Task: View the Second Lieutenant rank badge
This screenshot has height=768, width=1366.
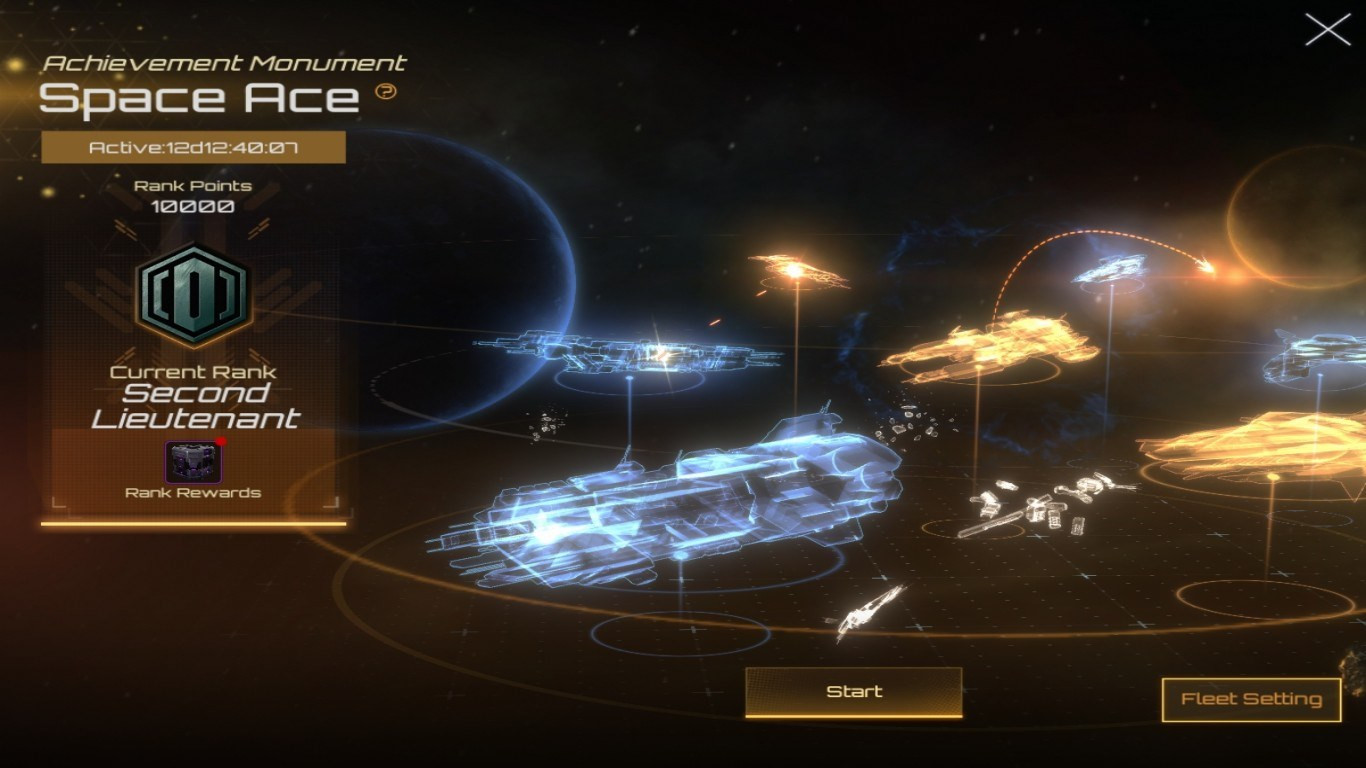Action: 193,293
